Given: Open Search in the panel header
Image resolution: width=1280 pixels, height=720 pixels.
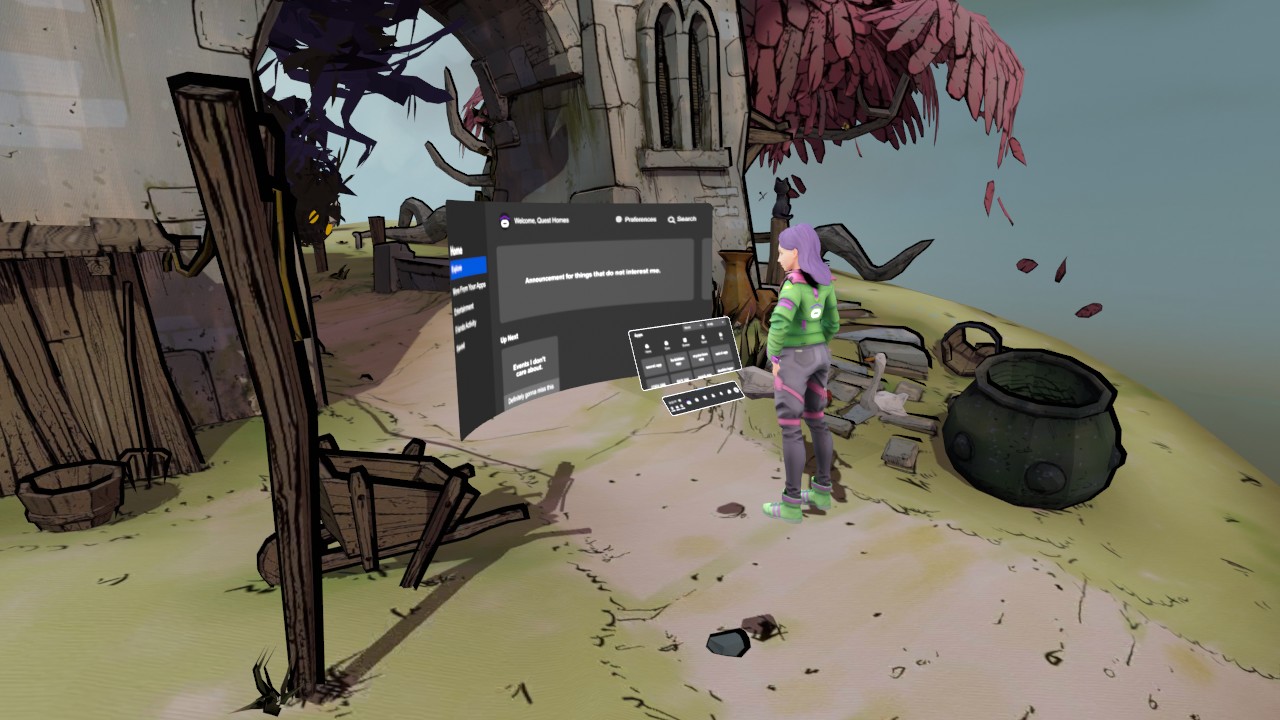Looking at the screenshot, I should click(x=687, y=219).
